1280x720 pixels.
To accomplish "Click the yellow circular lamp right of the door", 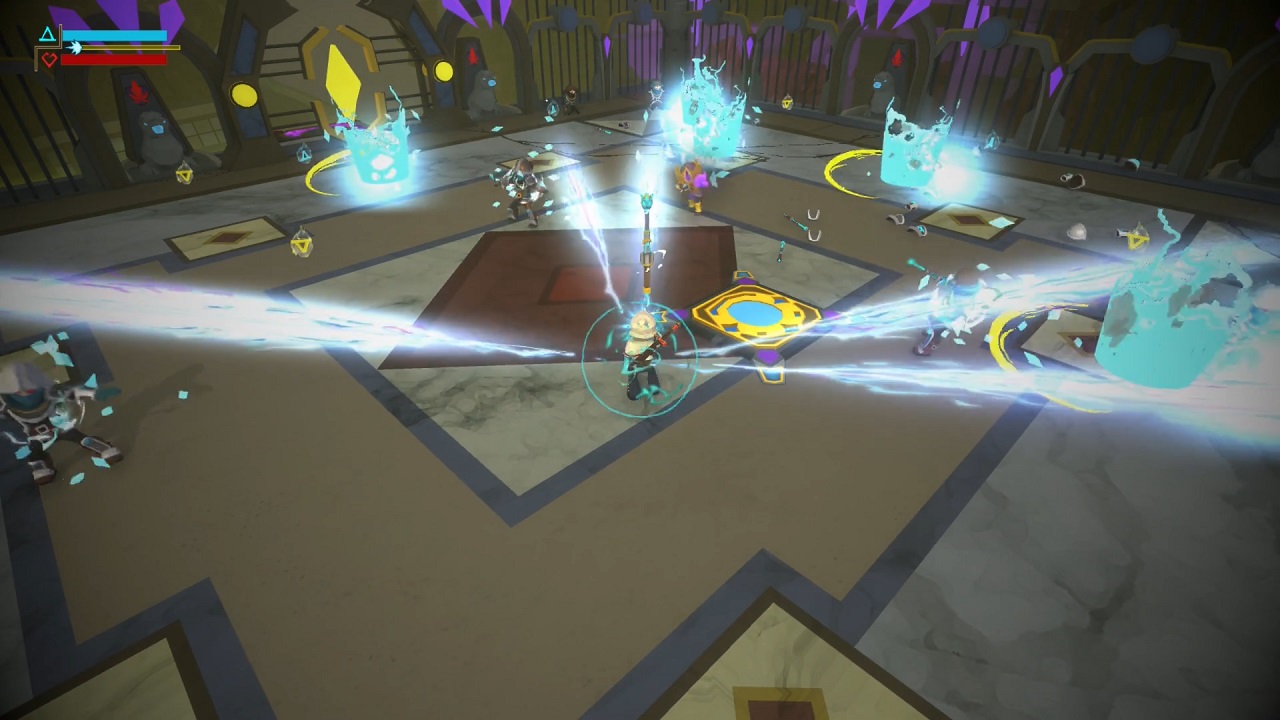I will tap(443, 71).
